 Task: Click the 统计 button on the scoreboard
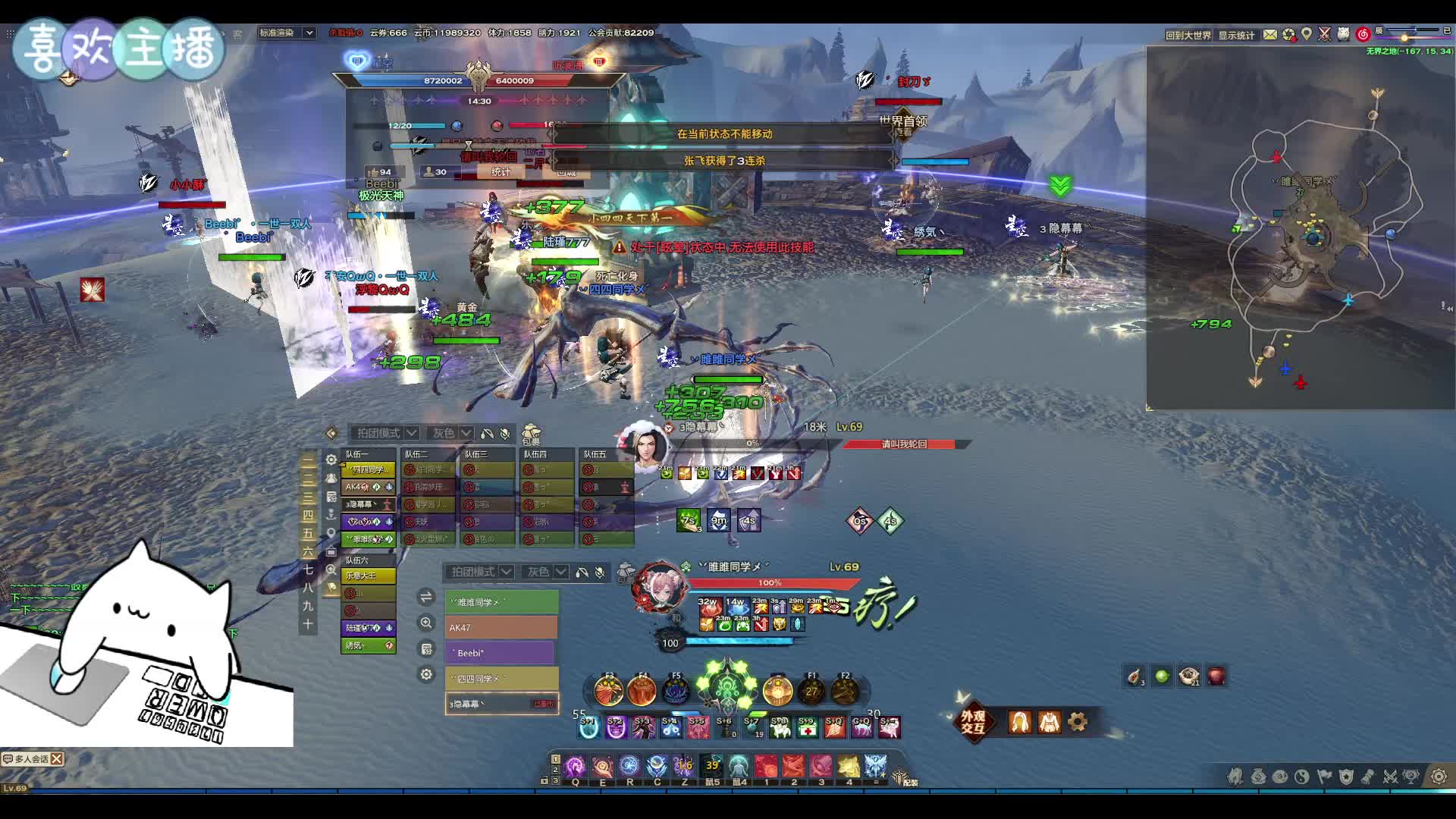click(x=500, y=172)
